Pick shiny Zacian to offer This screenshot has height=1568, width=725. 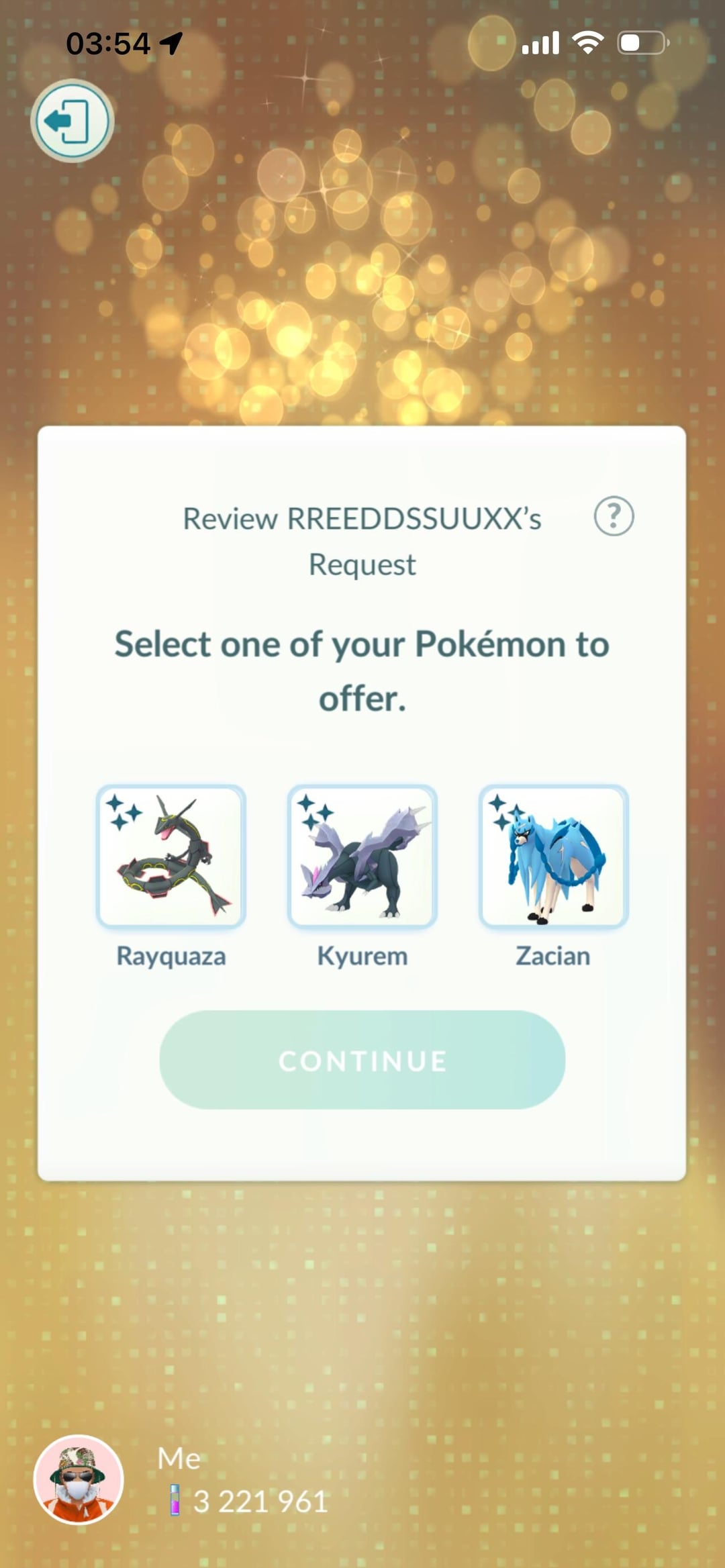point(553,856)
